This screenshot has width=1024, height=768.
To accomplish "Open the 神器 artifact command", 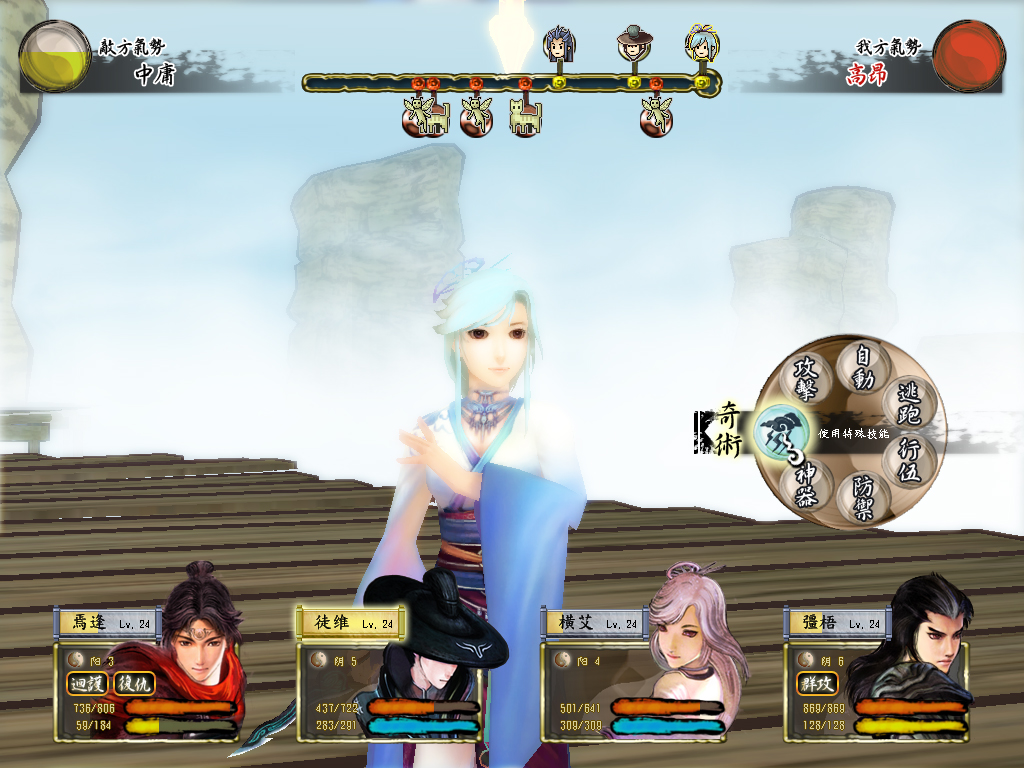I will 807,485.
